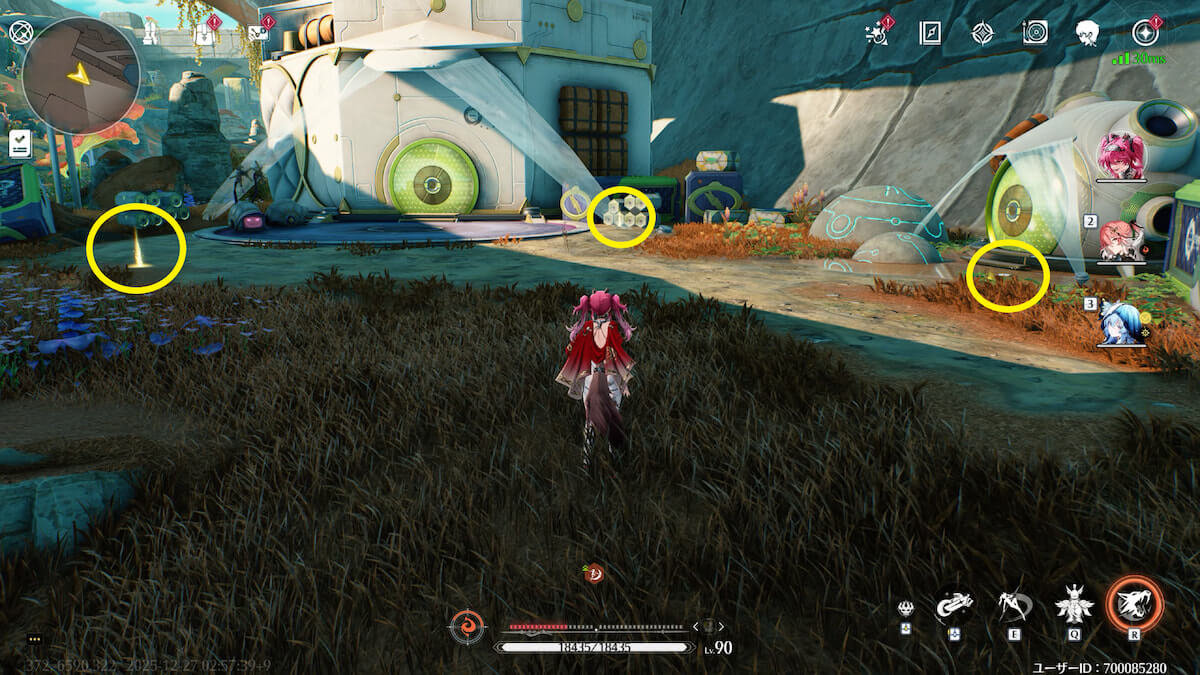Switch to blue-haired party member 3
The image size is (1200, 675).
coord(1120,322)
